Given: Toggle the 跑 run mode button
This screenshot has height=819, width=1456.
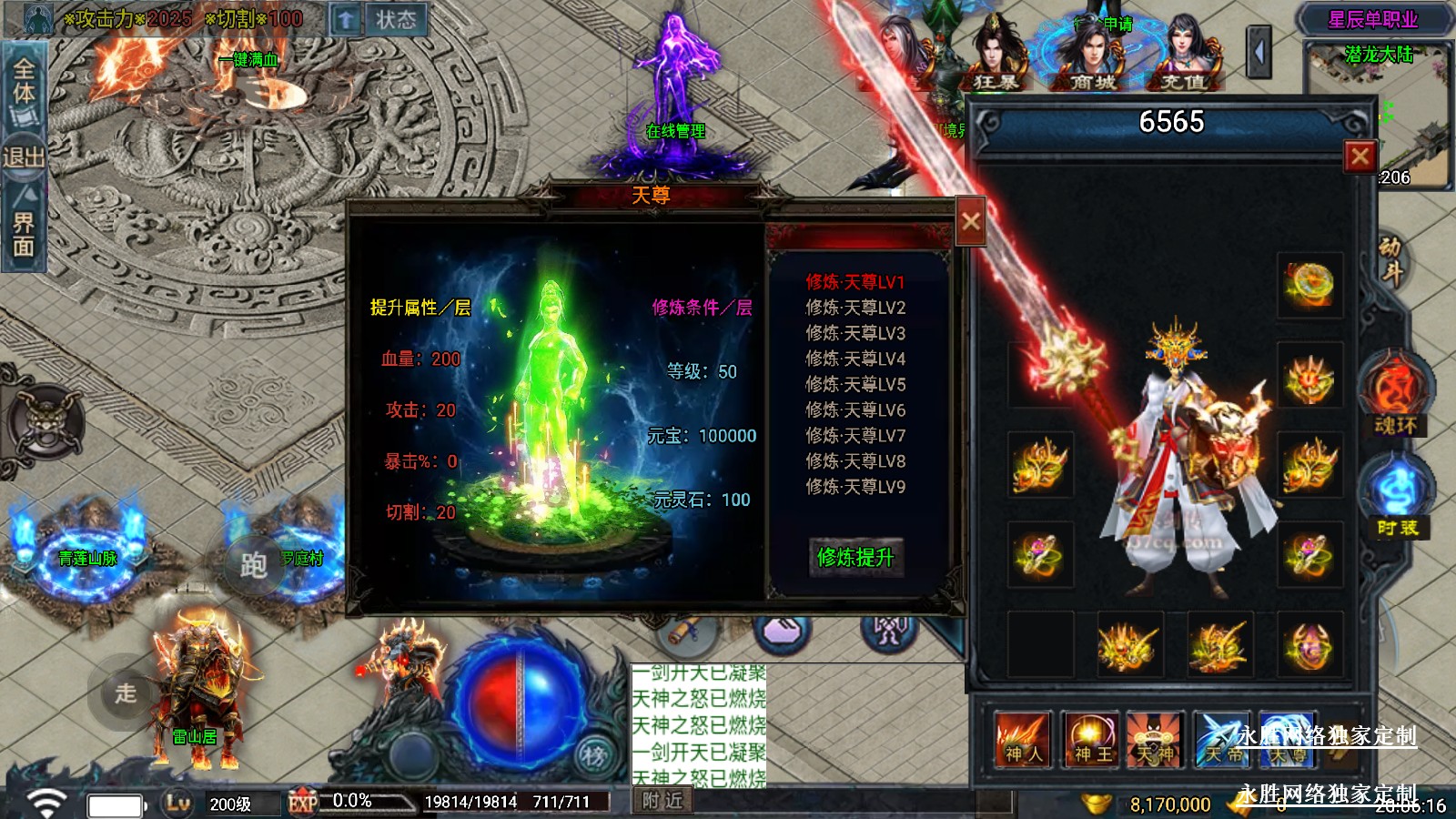Looking at the screenshot, I should [253, 565].
